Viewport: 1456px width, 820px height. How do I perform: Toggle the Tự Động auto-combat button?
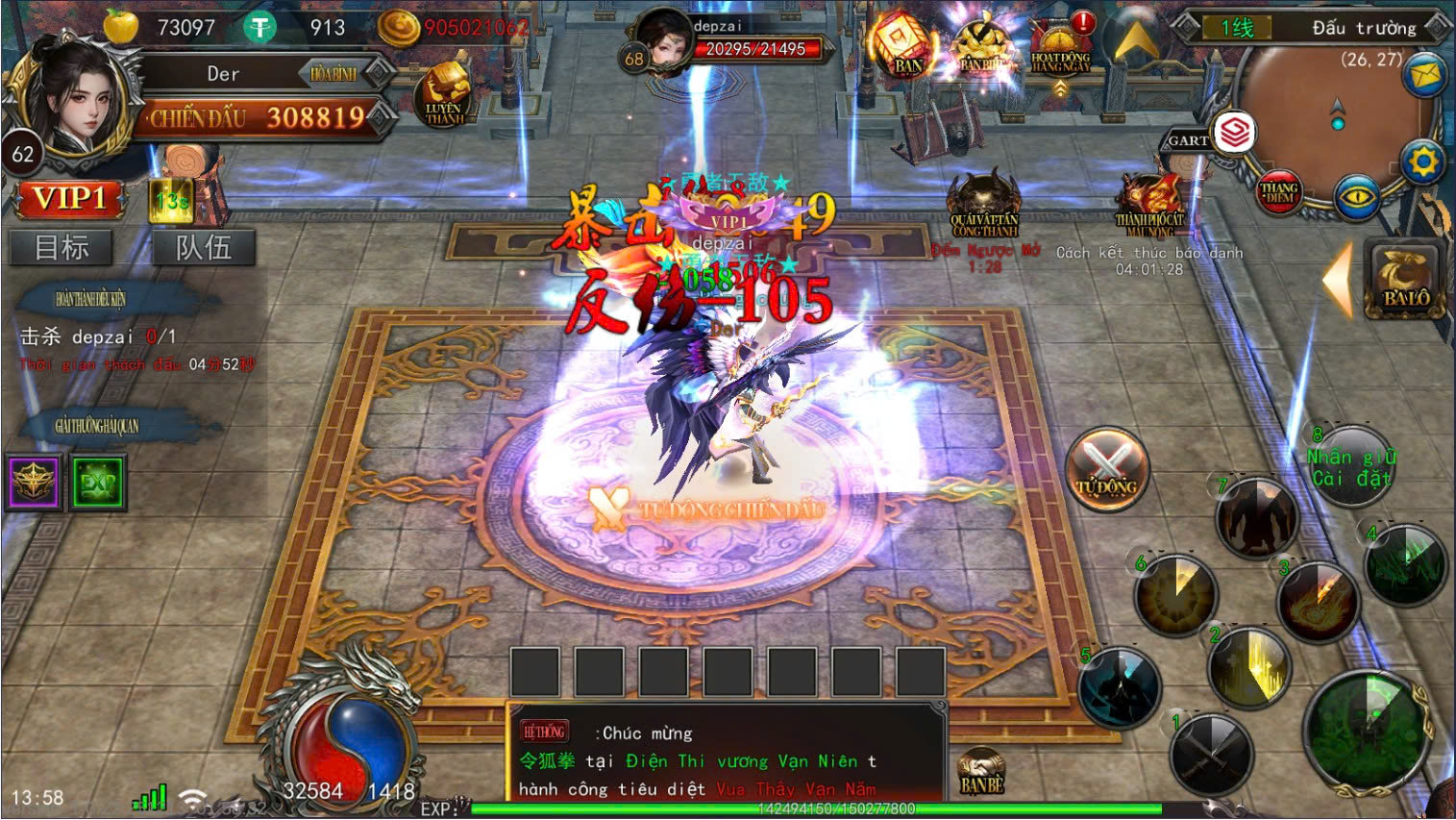pos(1106,468)
